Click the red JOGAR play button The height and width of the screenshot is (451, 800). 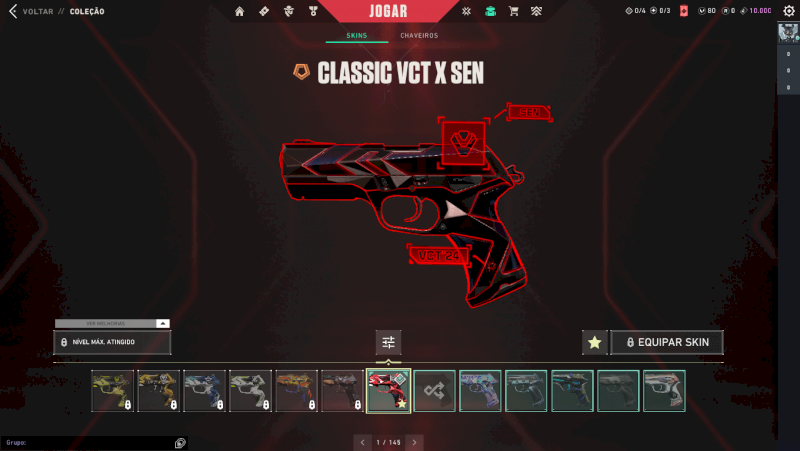tap(400, 11)
